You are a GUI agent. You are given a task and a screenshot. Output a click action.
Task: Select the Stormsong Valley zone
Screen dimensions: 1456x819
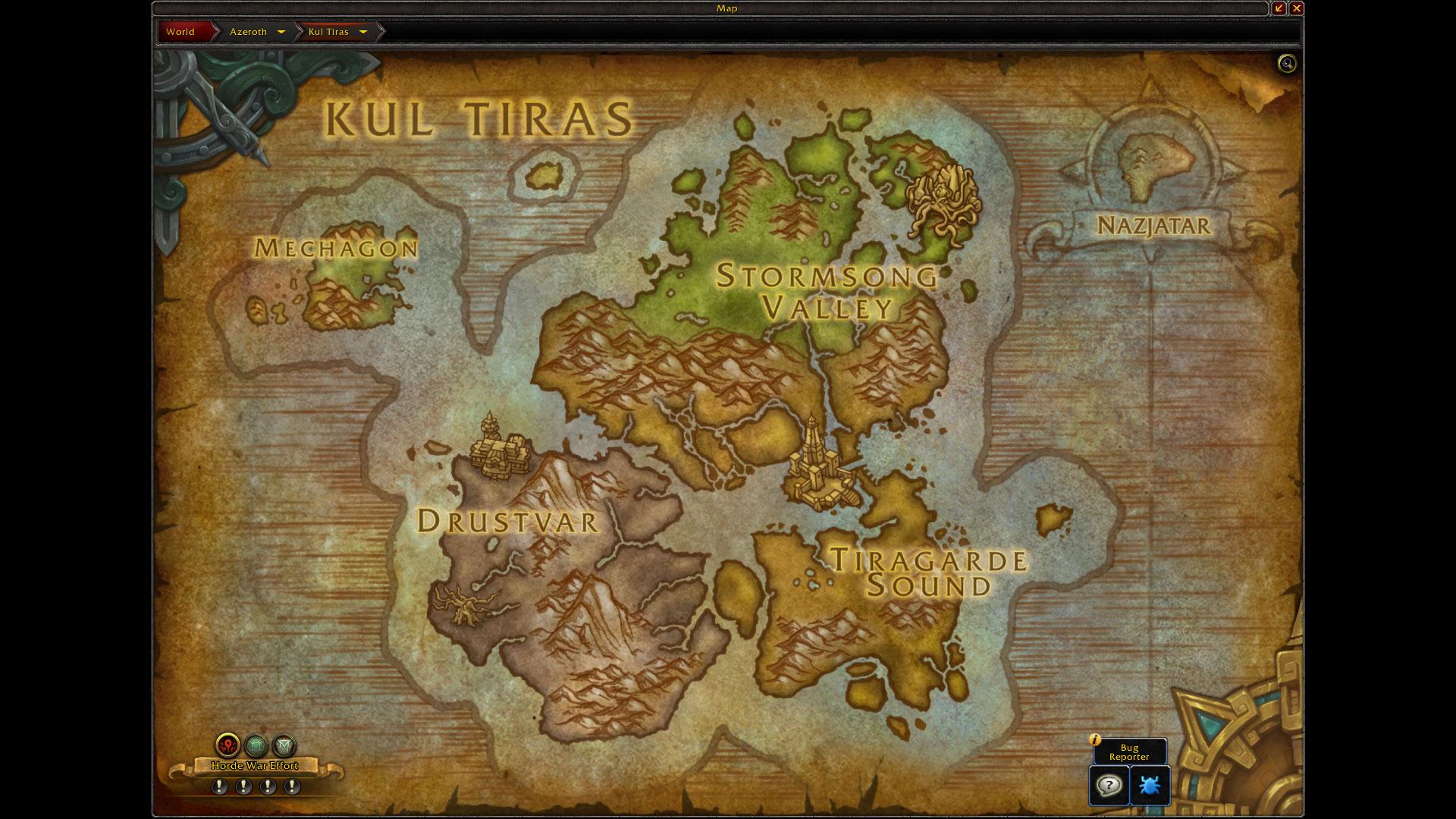click(827, 292)
